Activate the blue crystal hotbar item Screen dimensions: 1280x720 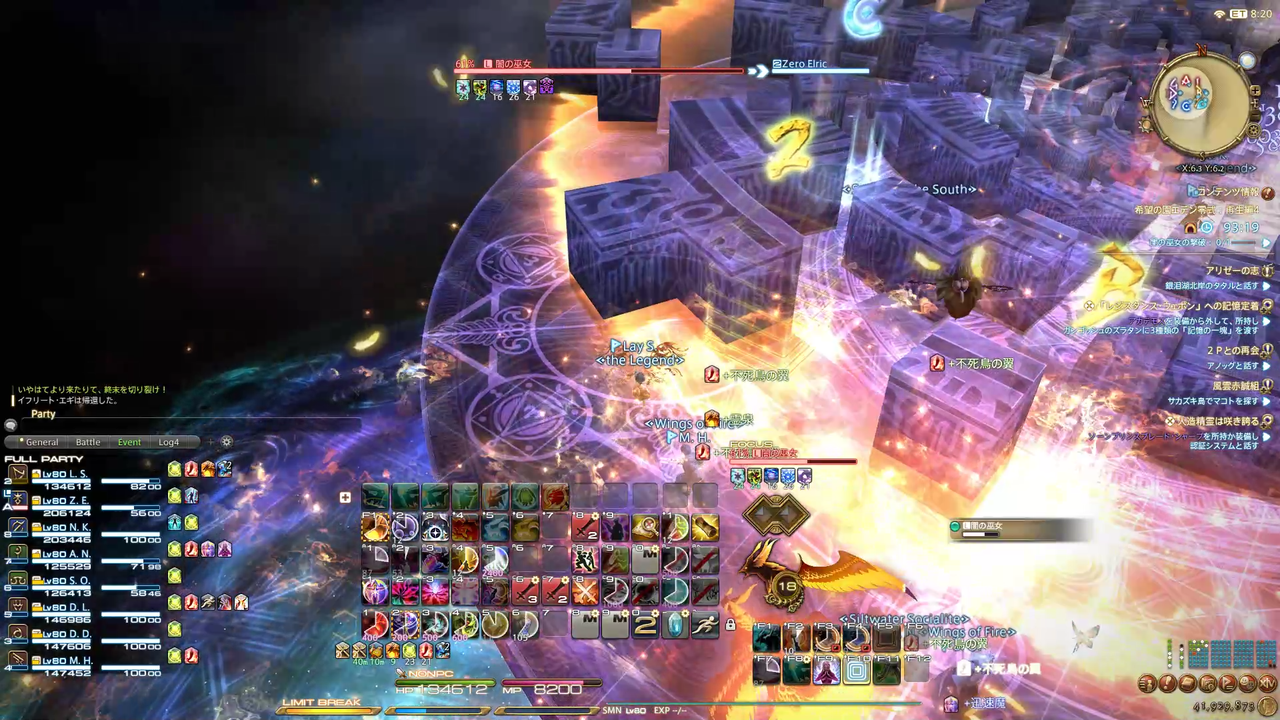pos(675,624)
